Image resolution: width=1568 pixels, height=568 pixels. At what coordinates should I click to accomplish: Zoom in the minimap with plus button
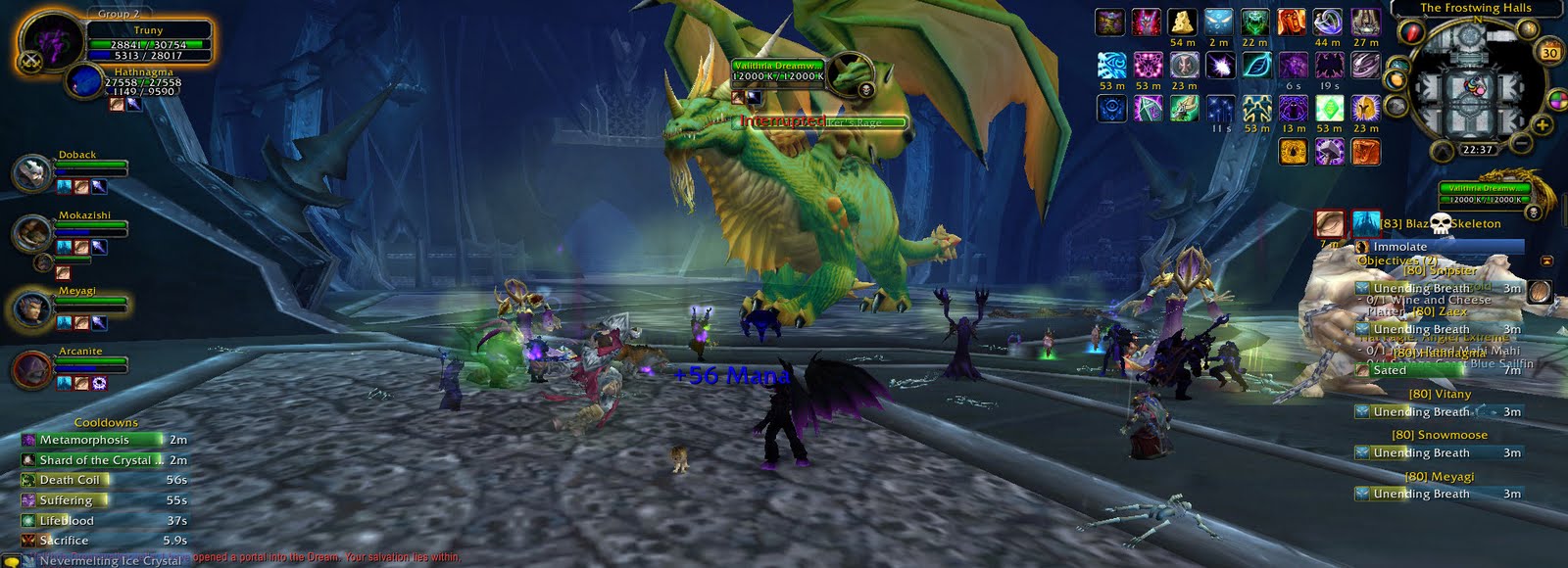click(x=1543, y=125)
